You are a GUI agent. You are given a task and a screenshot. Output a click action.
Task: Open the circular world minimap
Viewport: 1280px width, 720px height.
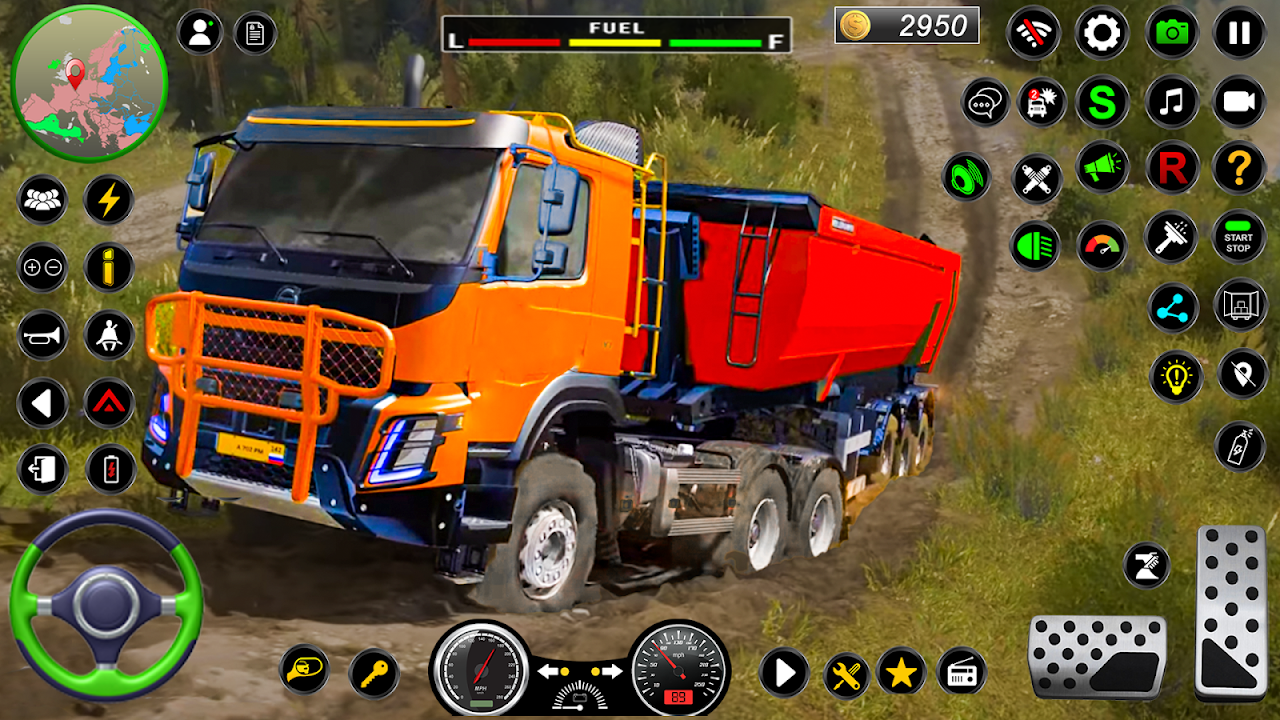point(89,82)
